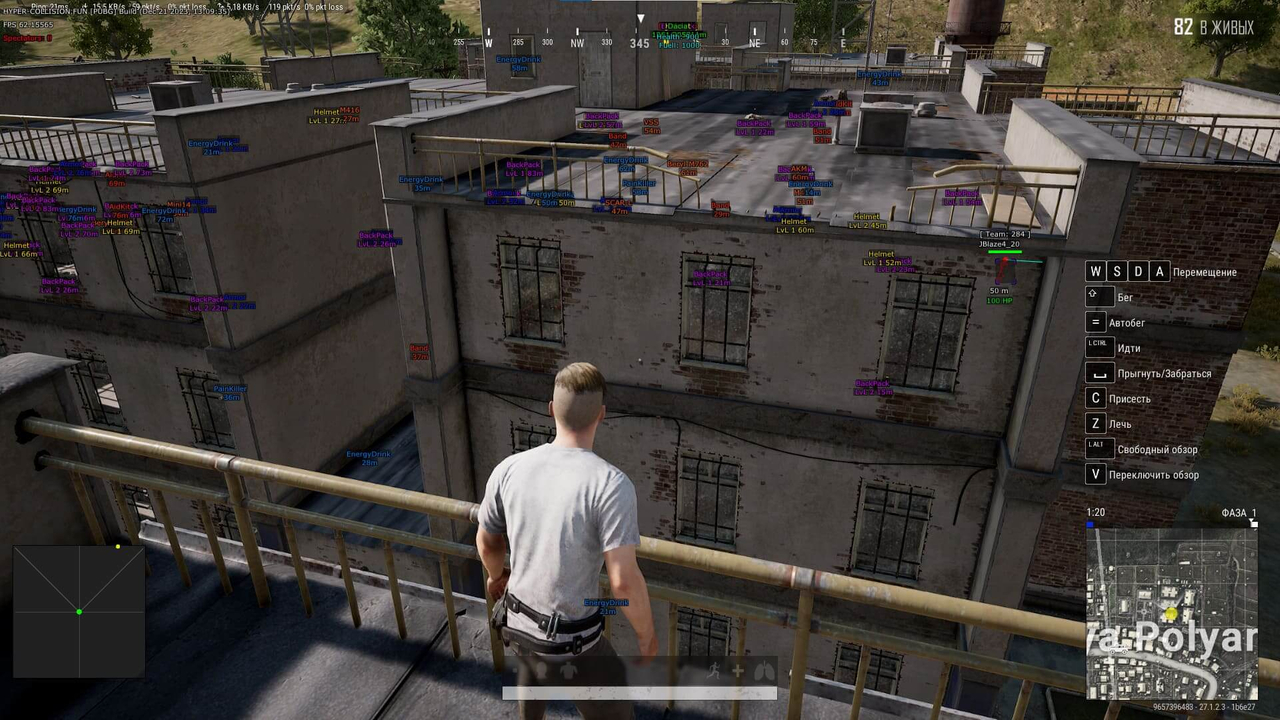
Task: Click the torso character status icon
Action: [570, 669]
